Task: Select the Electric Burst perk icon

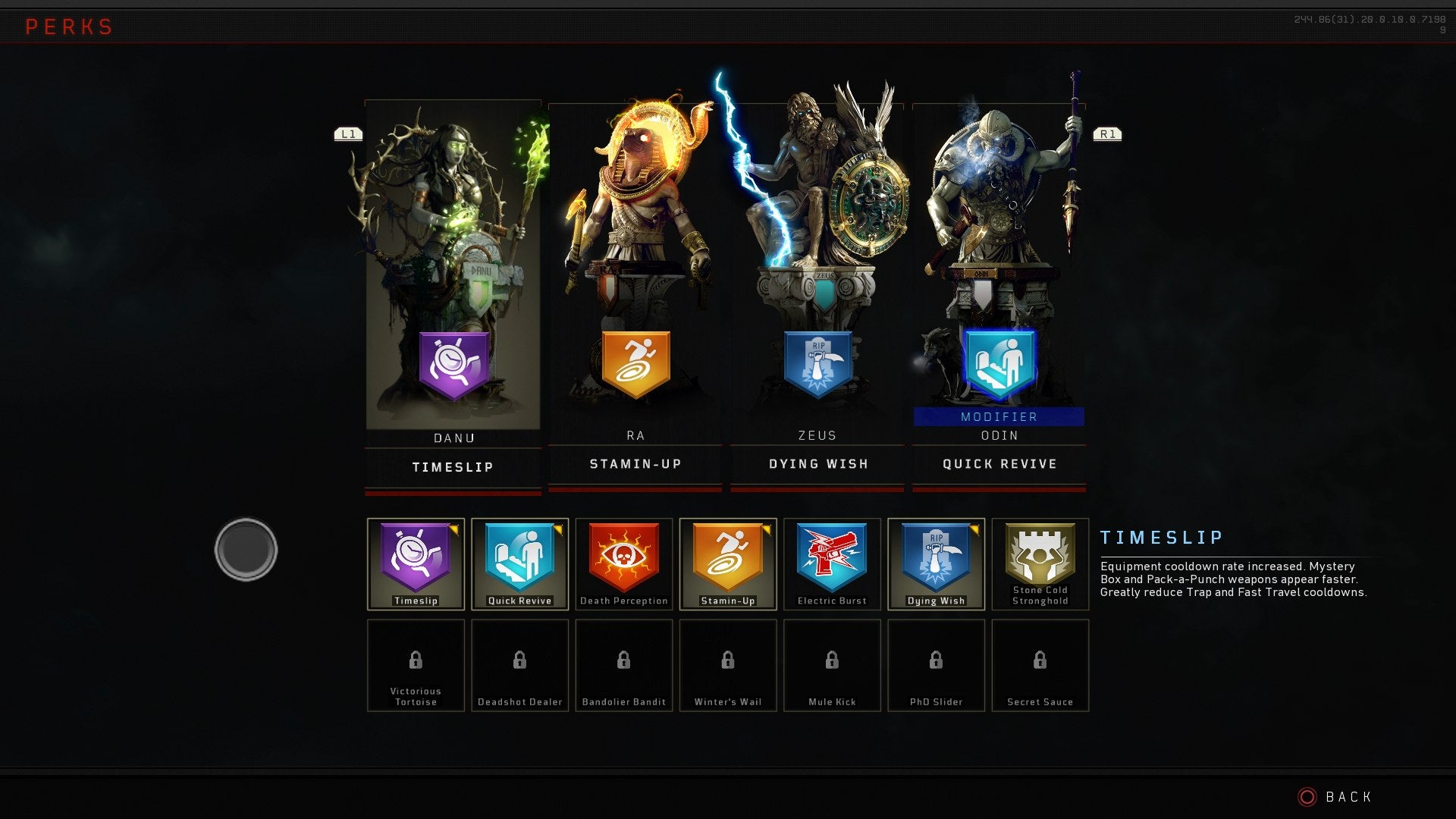Action: (831, 561)
